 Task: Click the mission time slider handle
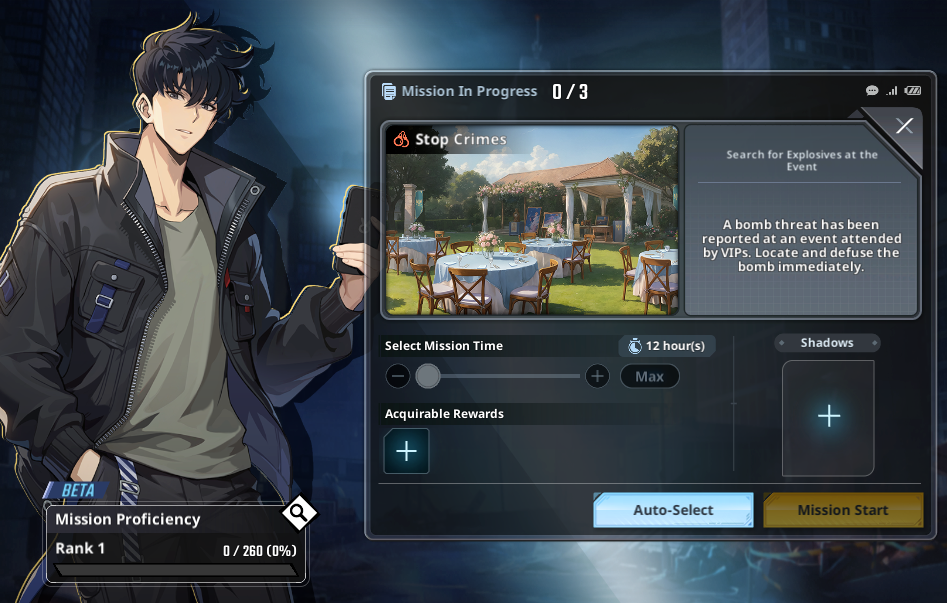pos(428,376)
